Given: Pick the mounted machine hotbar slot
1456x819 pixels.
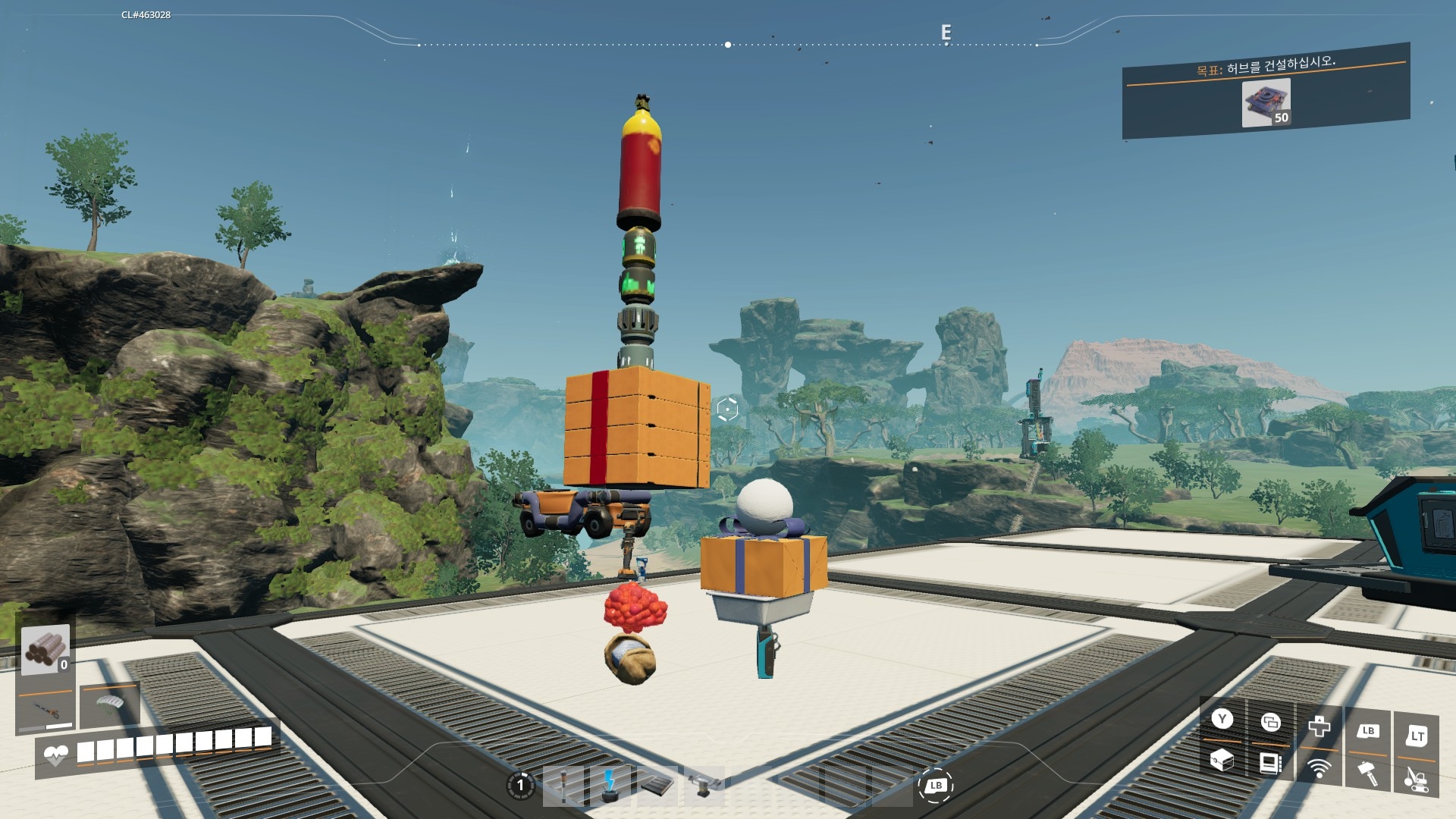Looking at the screenshot, I should 703,786.
